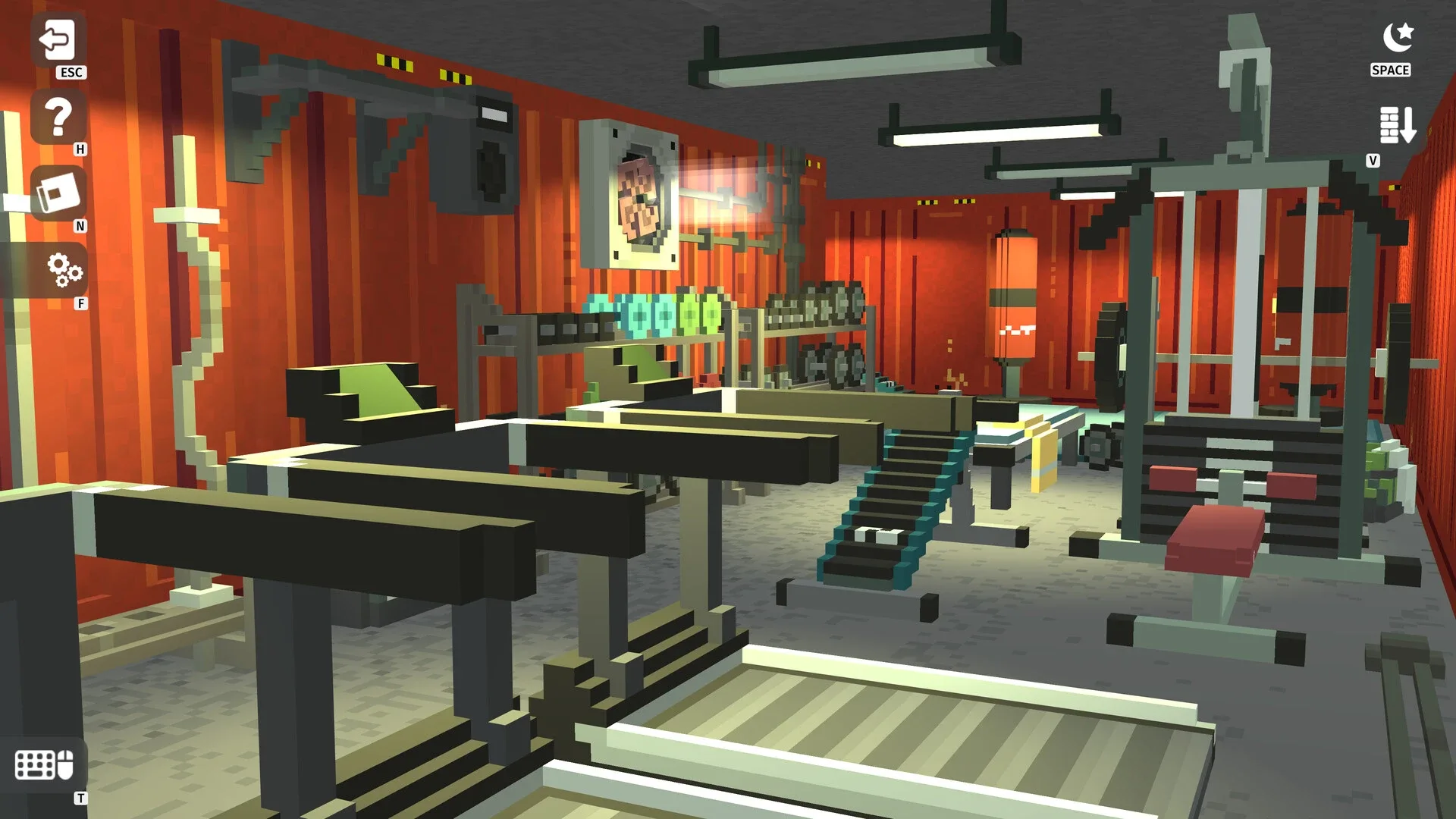Click the V hotkey label badge
Screen dimensions: 1456x819
pyautogui.click(x=1373, y=160)
